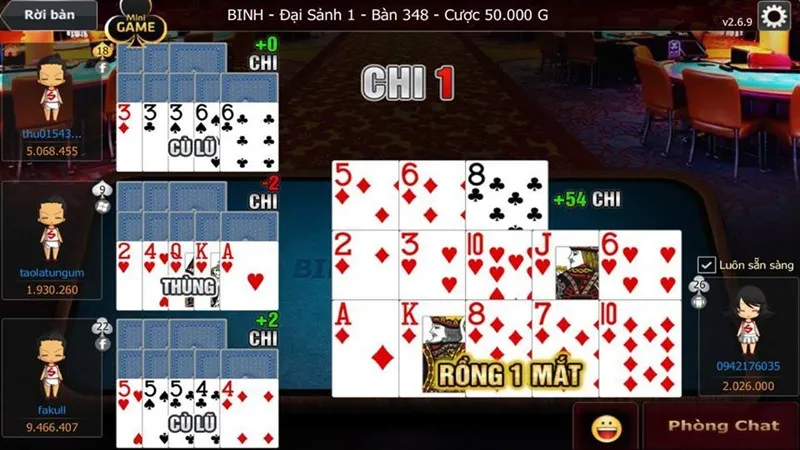The image size is (800, 450).
Task: Open the smiley emoji picker
Action: pyautogui.click(x=606, y=429)
